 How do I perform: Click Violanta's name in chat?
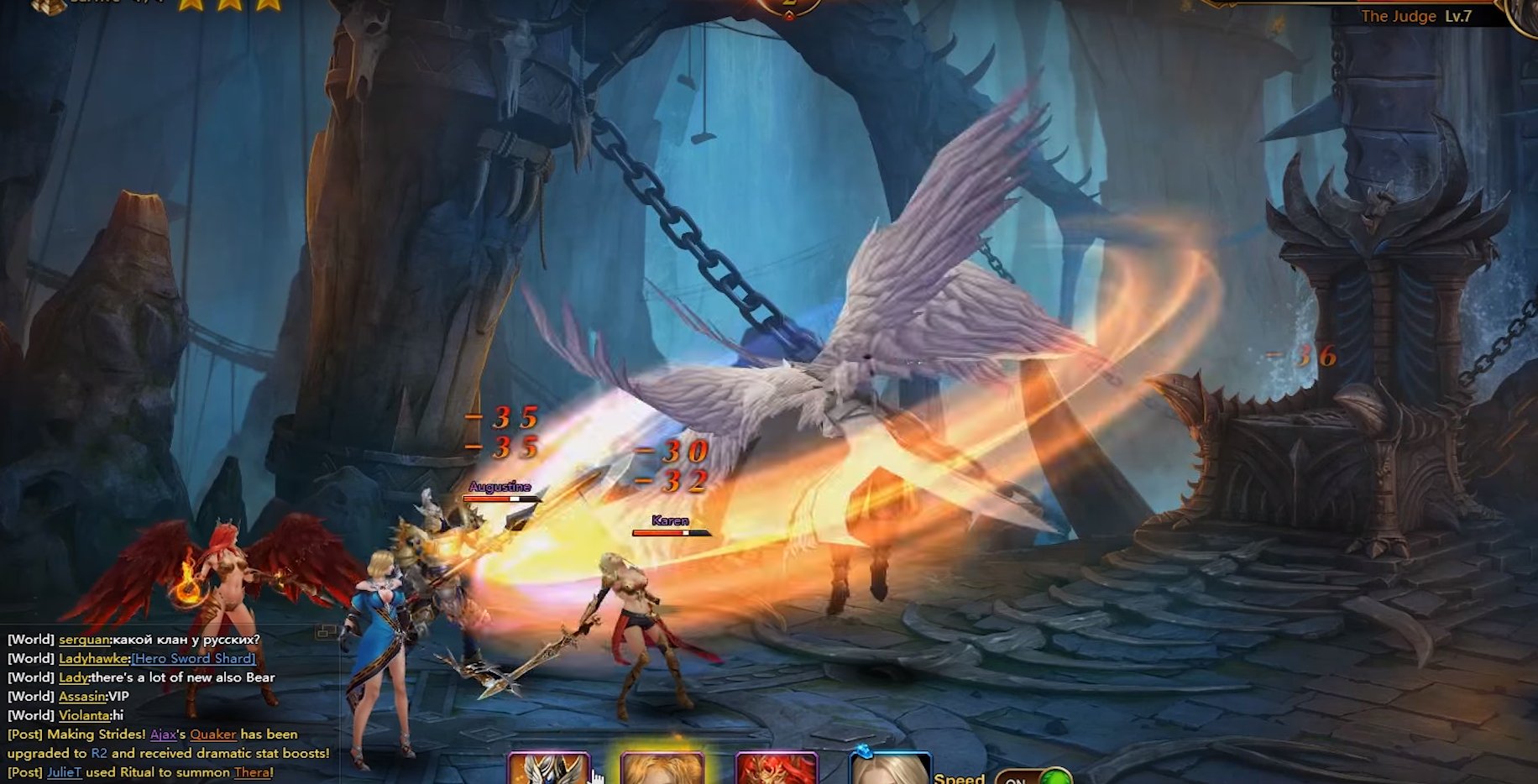(x=84, y=715)
